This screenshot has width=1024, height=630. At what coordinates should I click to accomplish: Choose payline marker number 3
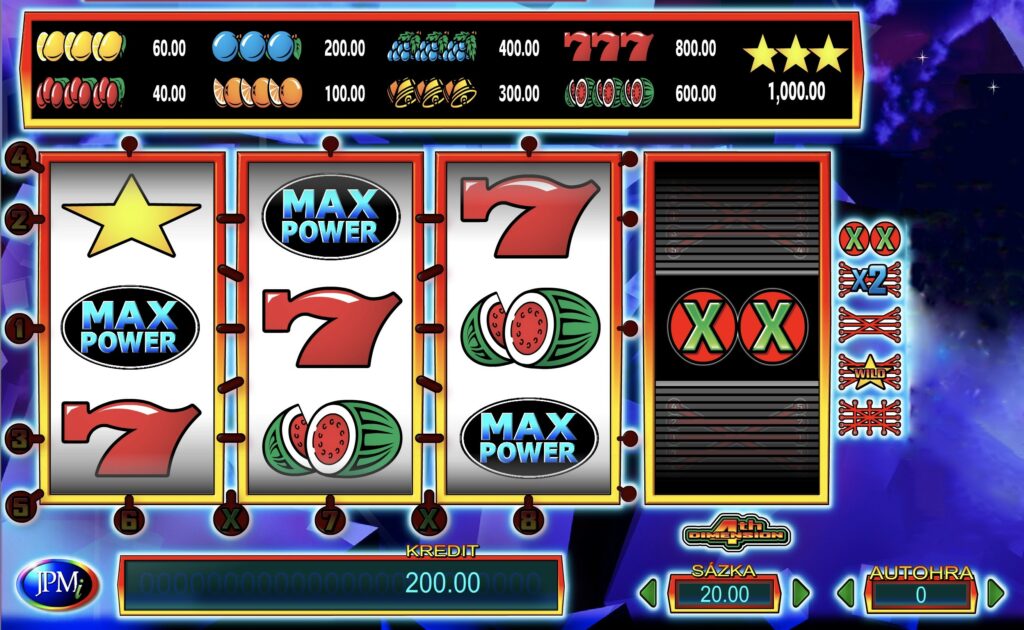tap(19, 437)
